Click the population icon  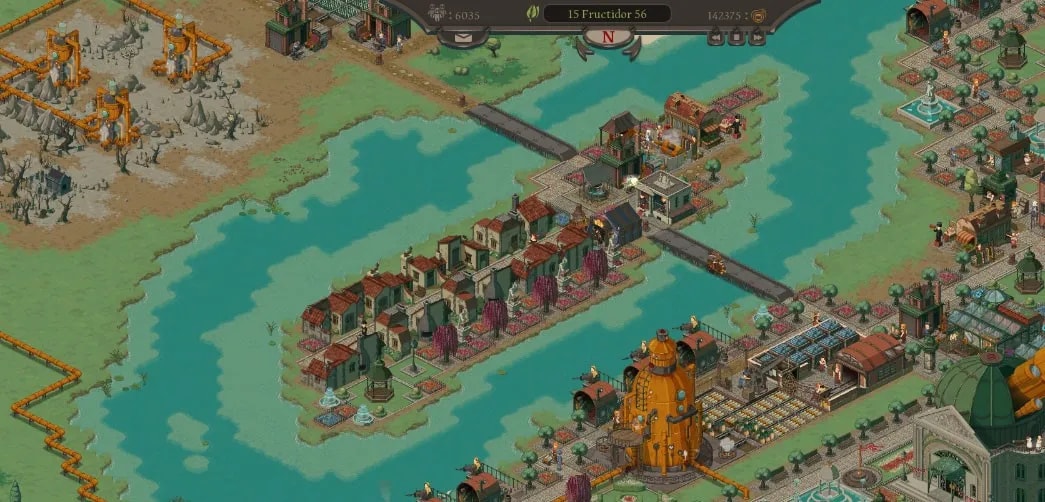(x=438, y=14)
